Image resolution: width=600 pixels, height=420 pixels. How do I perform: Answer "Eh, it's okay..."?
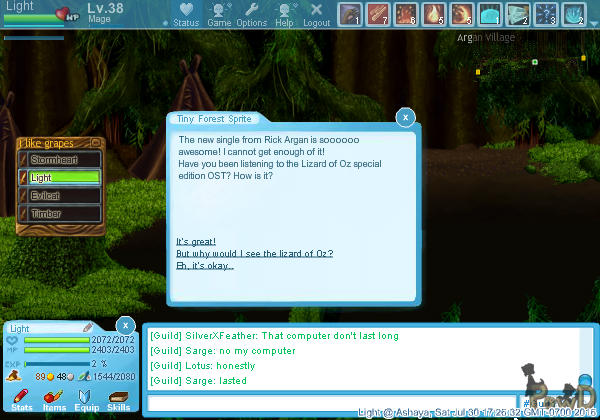(205, 266)
